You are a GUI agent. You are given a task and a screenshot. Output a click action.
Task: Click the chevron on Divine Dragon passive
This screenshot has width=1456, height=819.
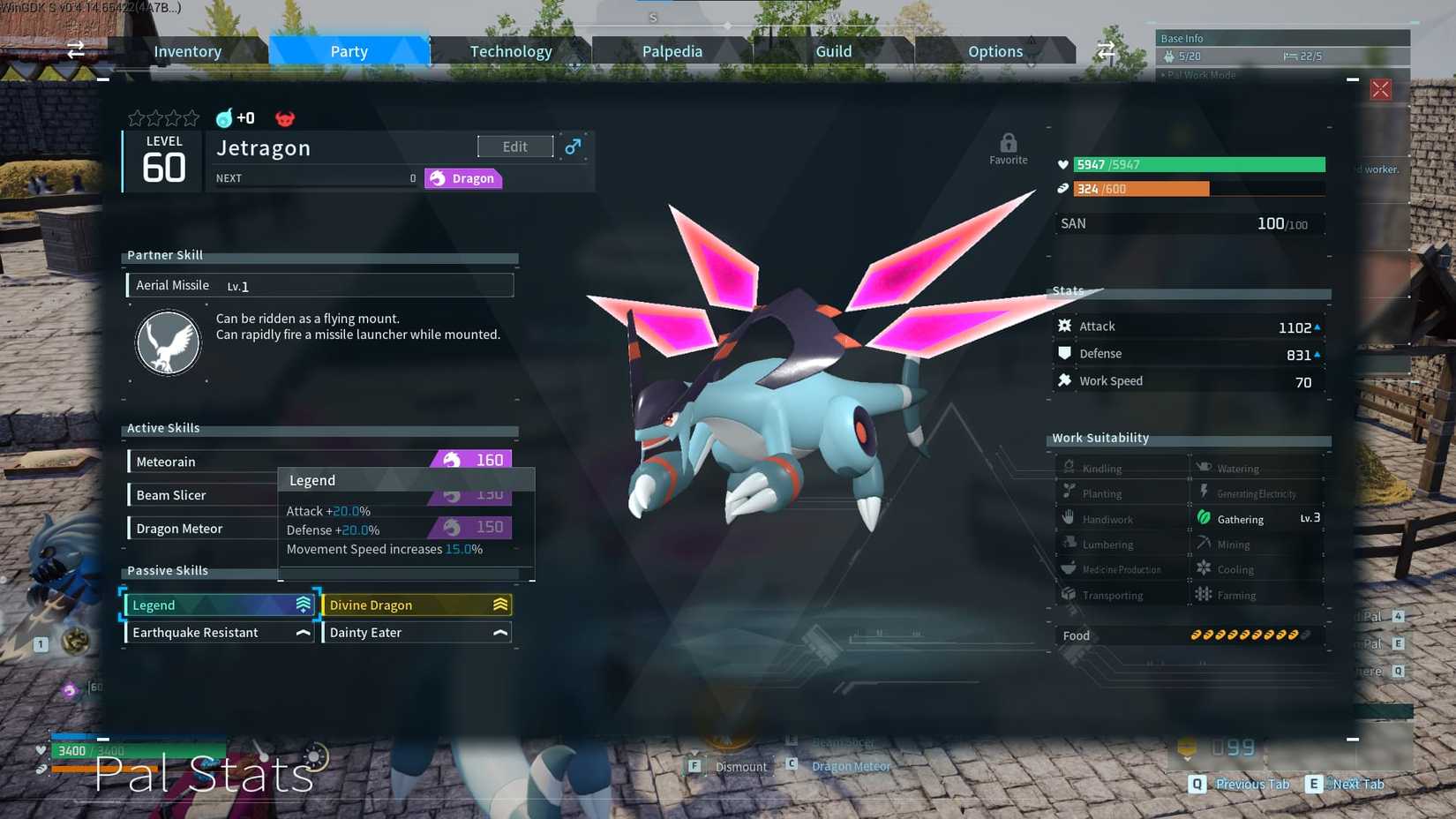click(499, 605)
